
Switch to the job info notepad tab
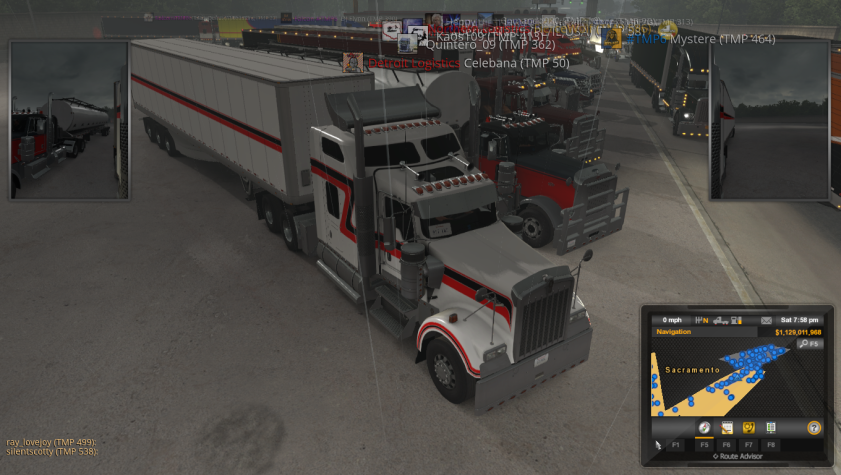727,427
